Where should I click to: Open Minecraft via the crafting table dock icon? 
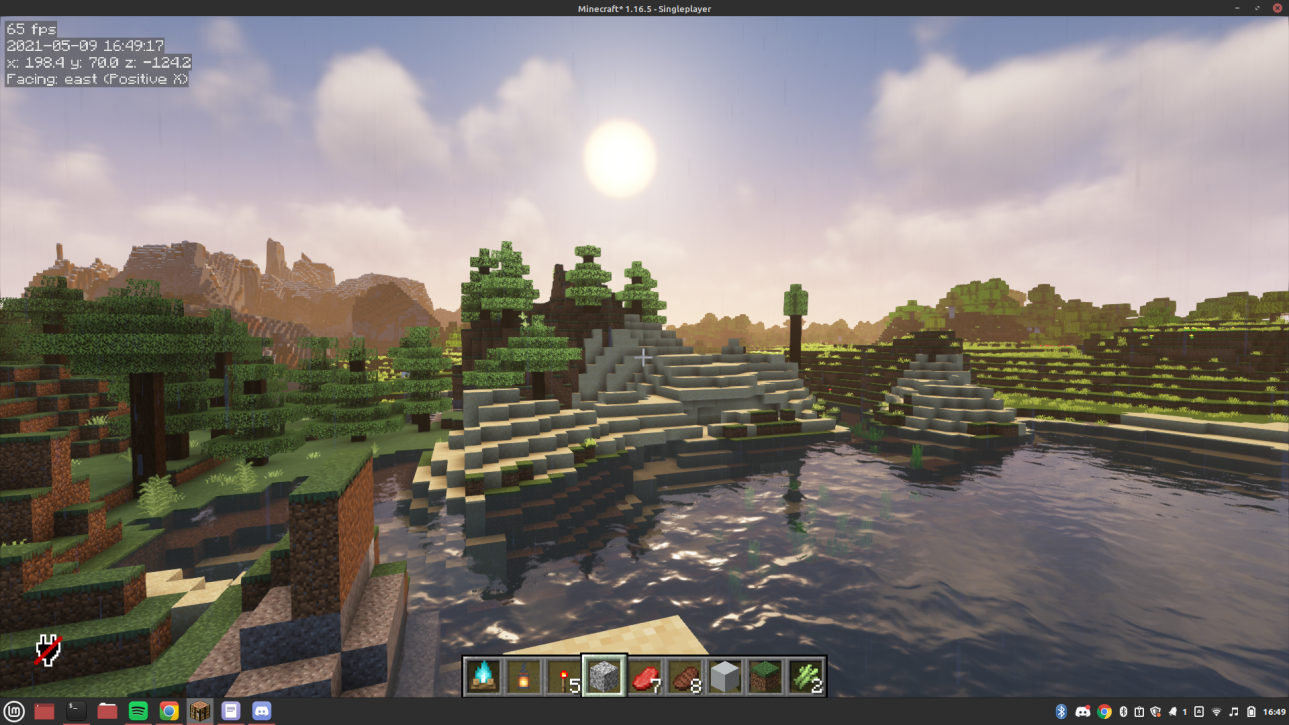[200, 711]
